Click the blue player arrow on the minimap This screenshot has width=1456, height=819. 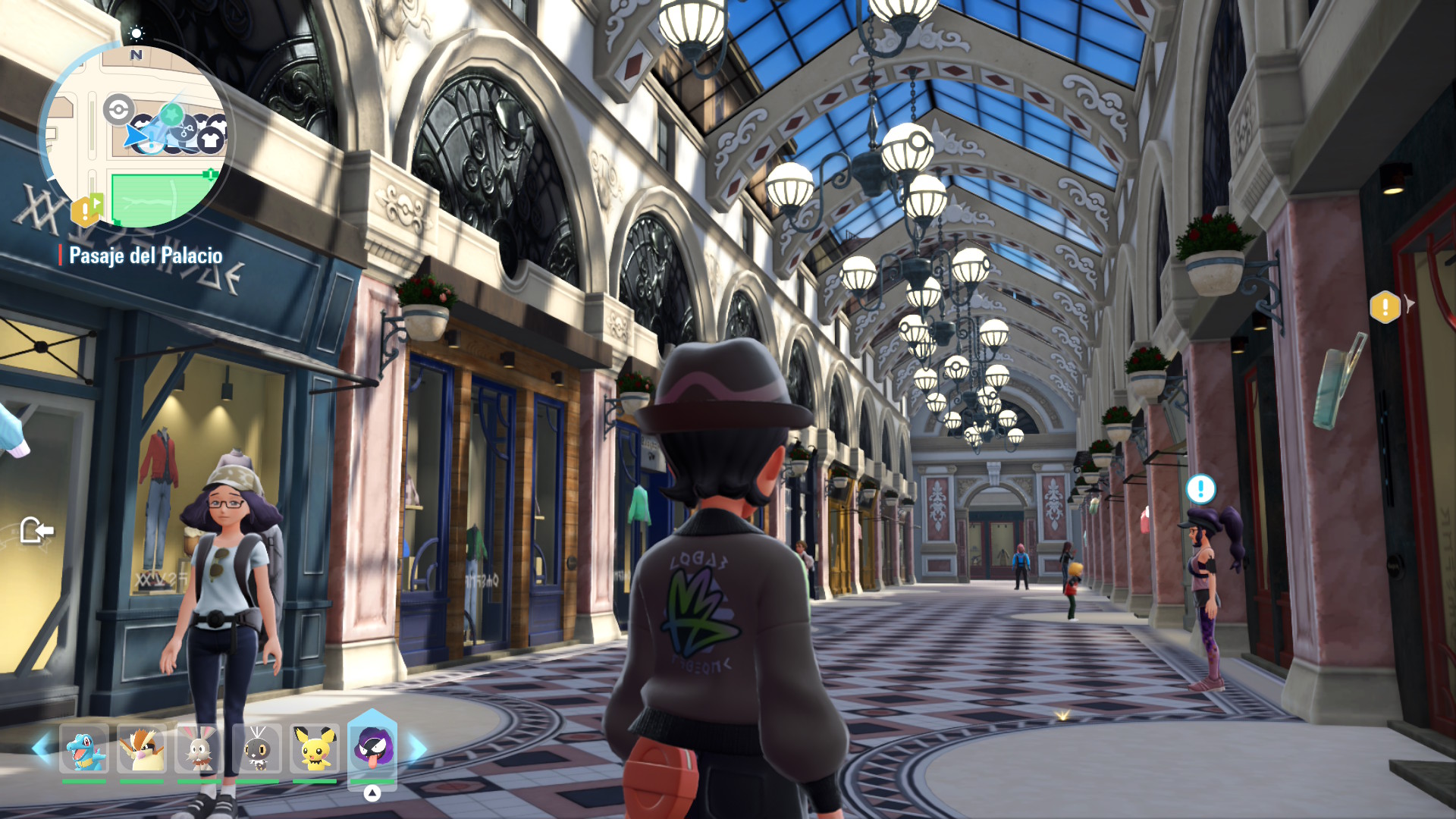pyautogui.click(x=136, y=136)
